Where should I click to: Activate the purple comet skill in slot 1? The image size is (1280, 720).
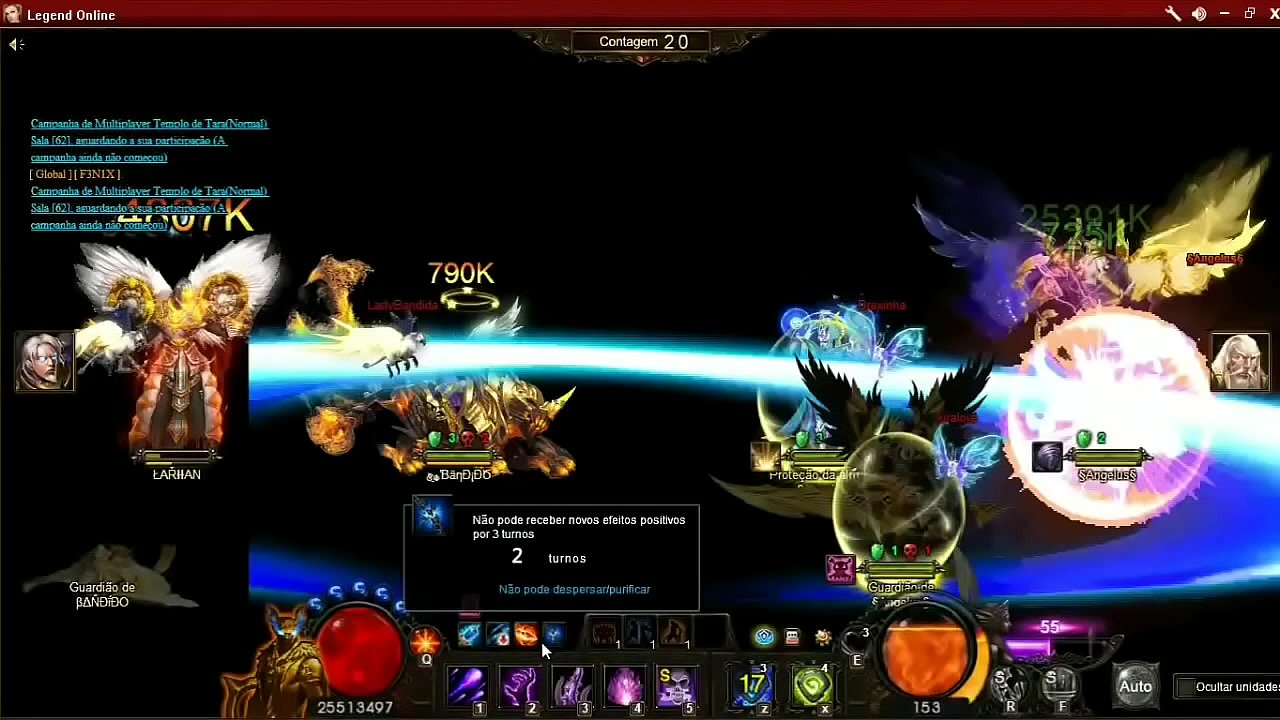pos(466,687)
